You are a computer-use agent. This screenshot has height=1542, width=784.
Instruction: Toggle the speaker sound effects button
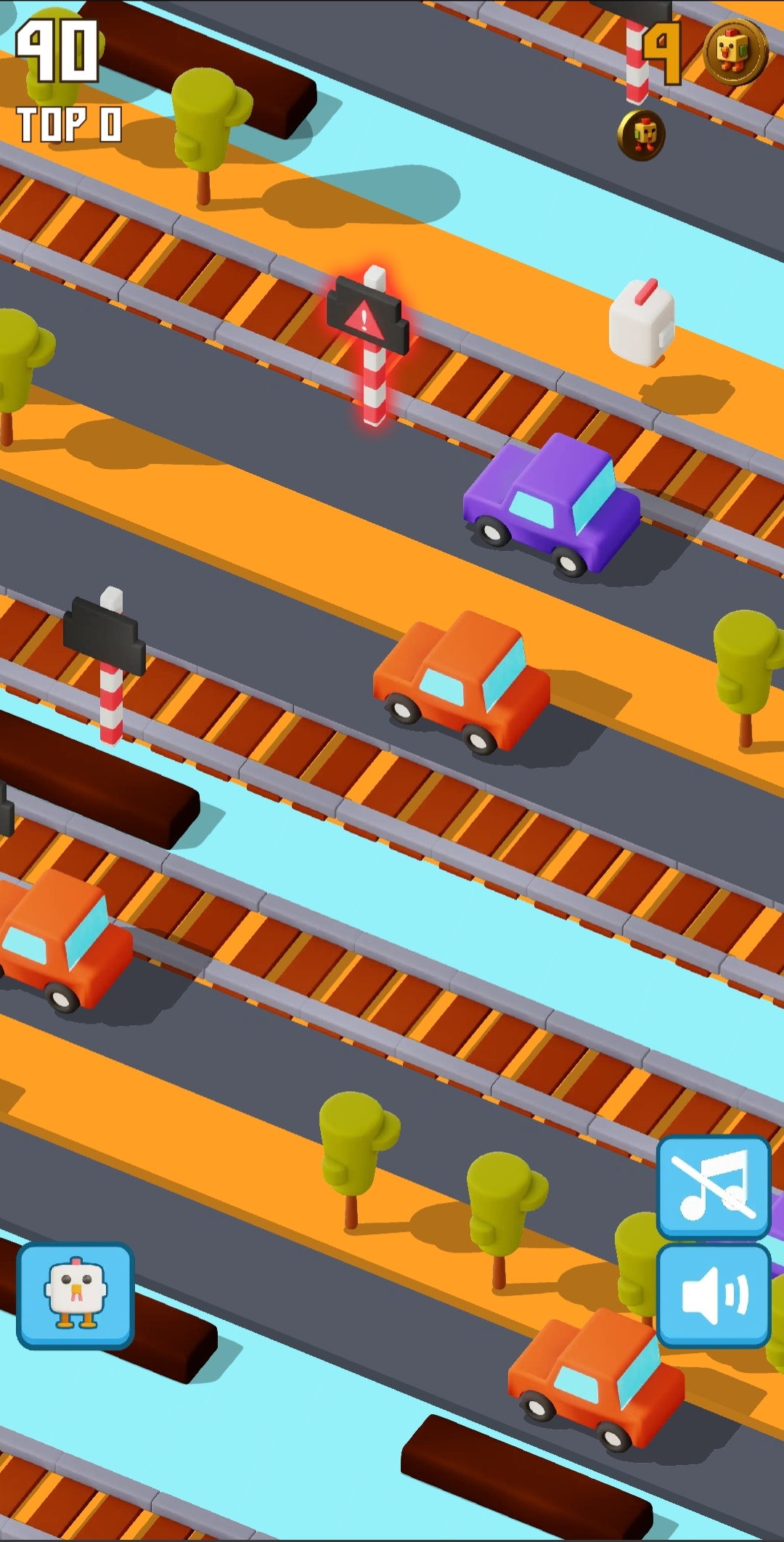tap(713, 1295)
